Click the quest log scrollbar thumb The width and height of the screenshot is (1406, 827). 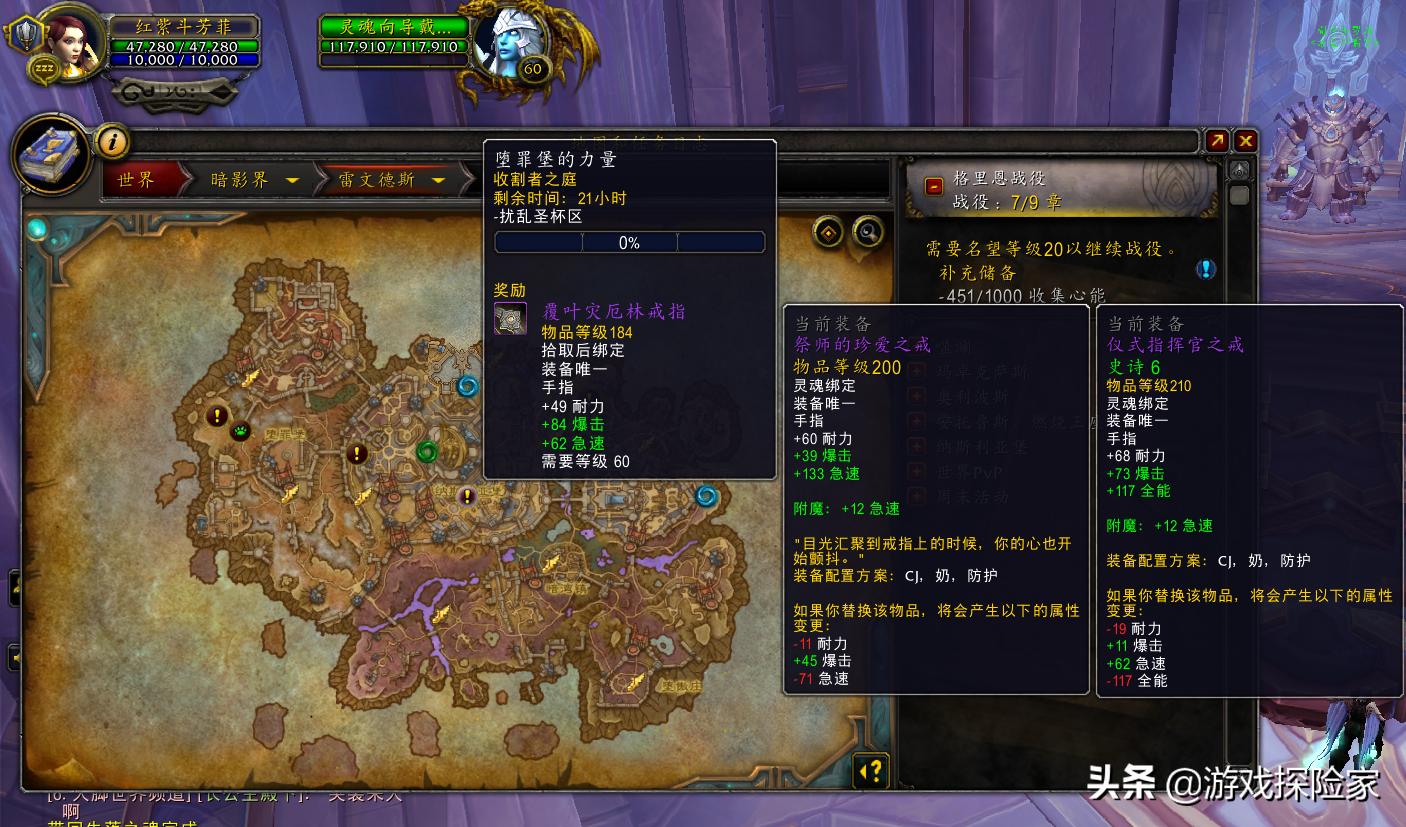(x=1239, y=195)
